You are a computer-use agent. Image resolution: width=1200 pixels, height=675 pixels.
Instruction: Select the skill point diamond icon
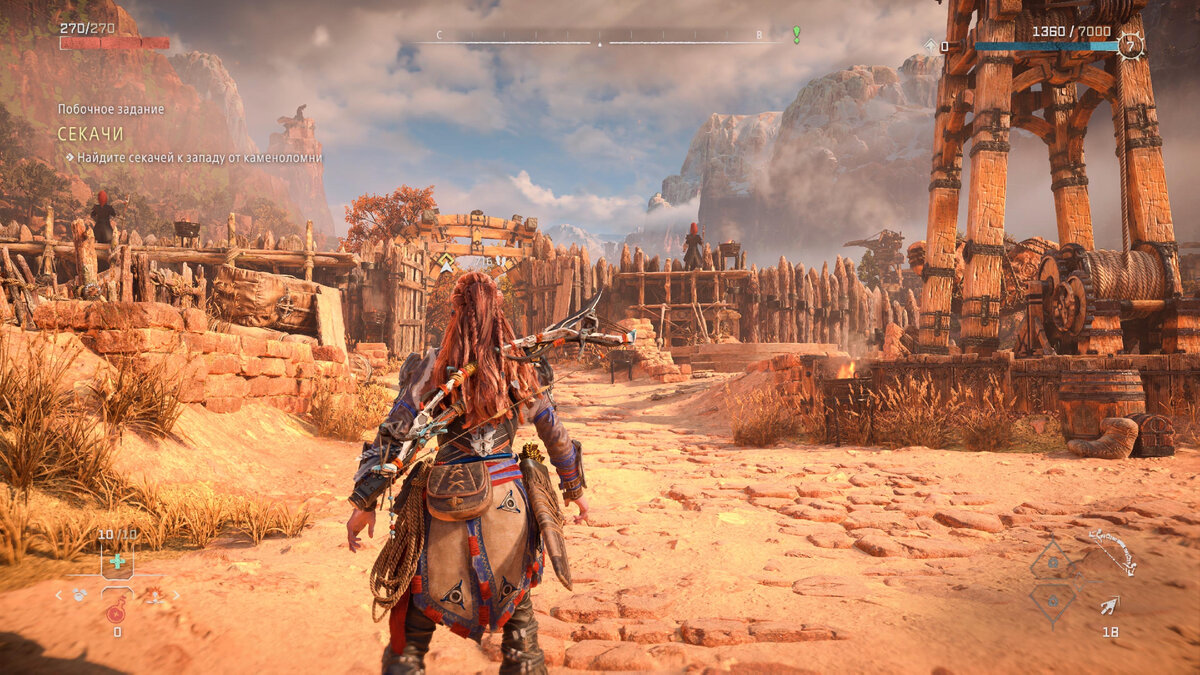point(929,46)
